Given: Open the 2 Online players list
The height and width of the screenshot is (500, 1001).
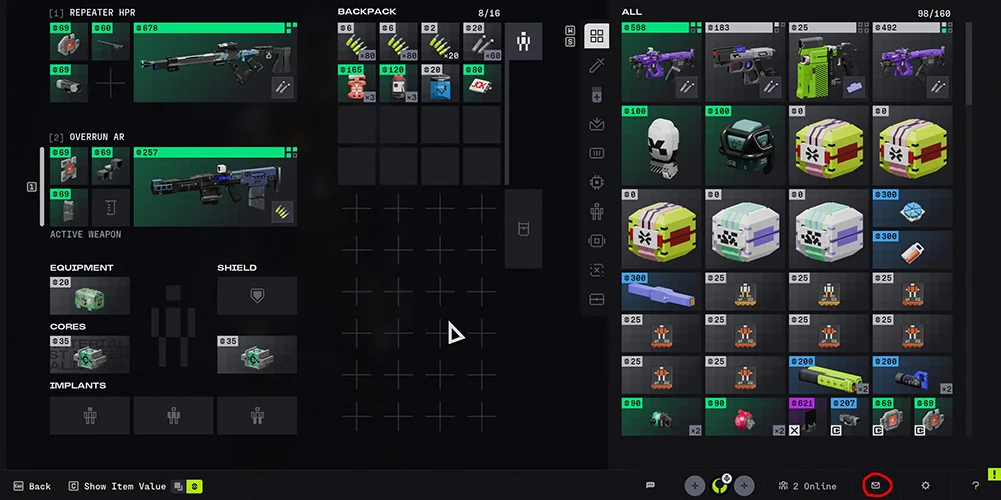Looking at the screenshot, I should 806,486.
